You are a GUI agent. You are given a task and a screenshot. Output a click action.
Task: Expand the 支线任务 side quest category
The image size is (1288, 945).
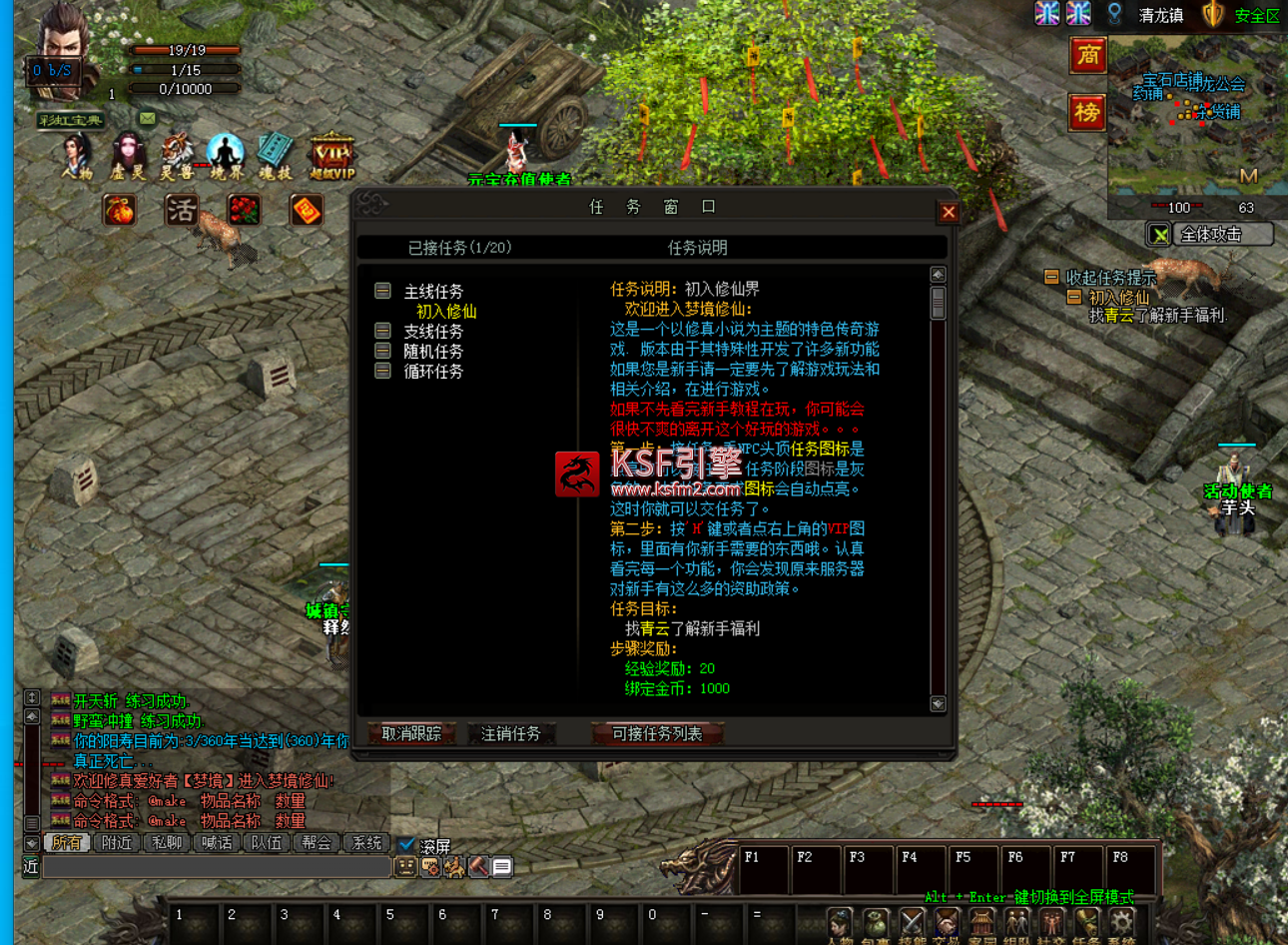tap(382, 331)
